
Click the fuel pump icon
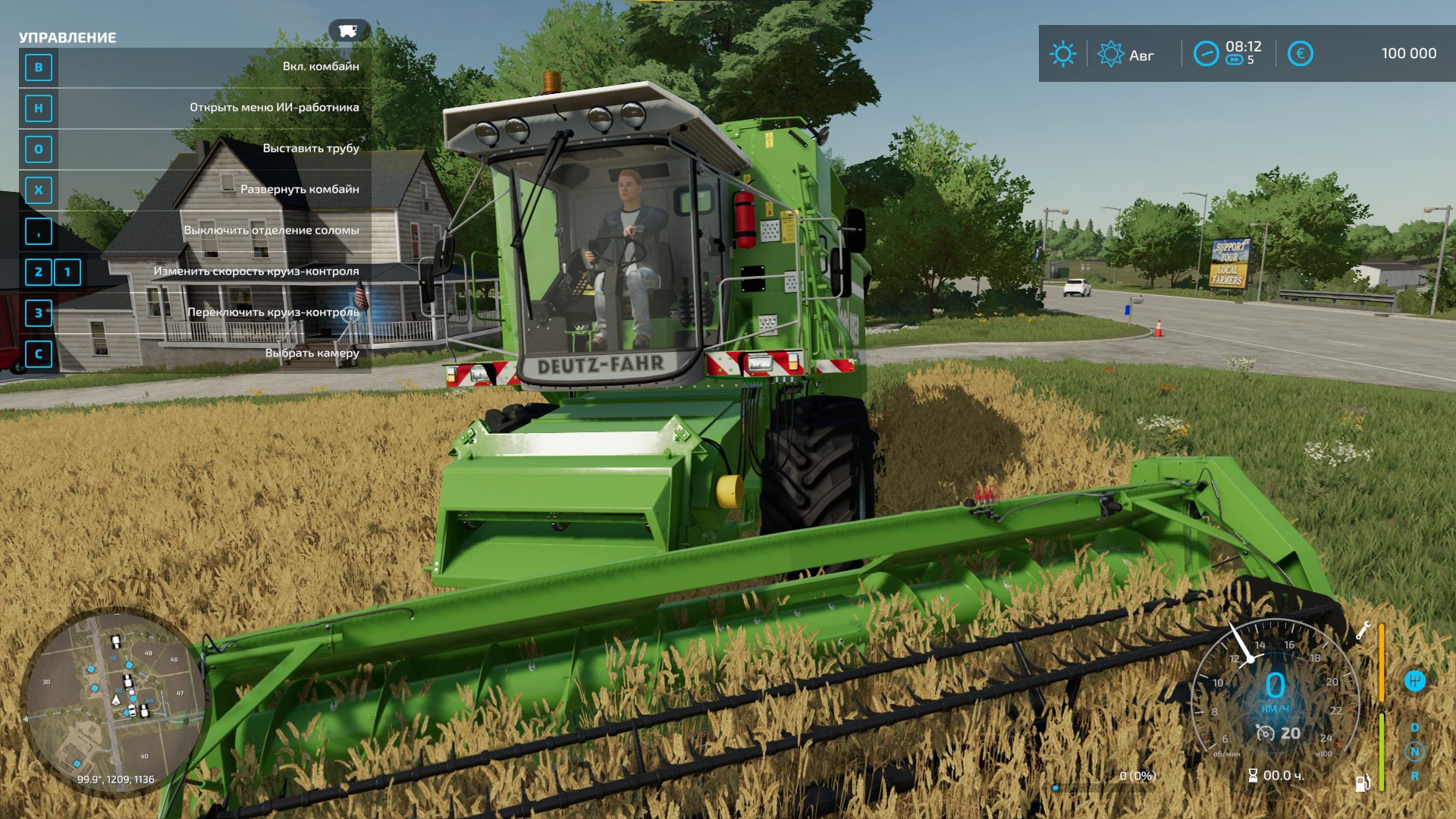(x=1363, y=782)
